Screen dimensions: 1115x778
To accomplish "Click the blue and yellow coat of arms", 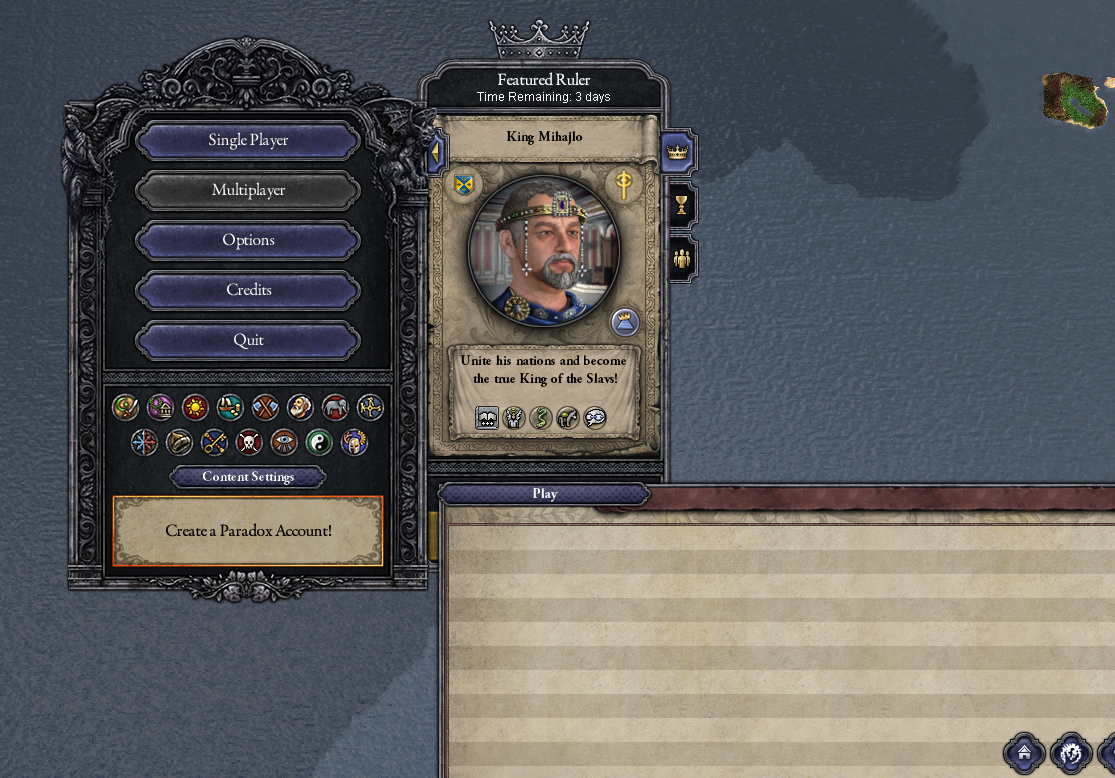I will pyautogui.click(x=464, y=184).
